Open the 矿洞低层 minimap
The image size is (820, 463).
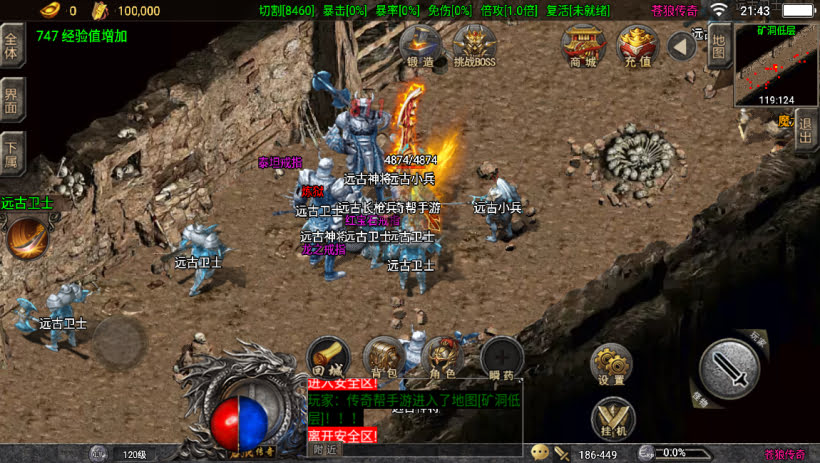point(776,65)
